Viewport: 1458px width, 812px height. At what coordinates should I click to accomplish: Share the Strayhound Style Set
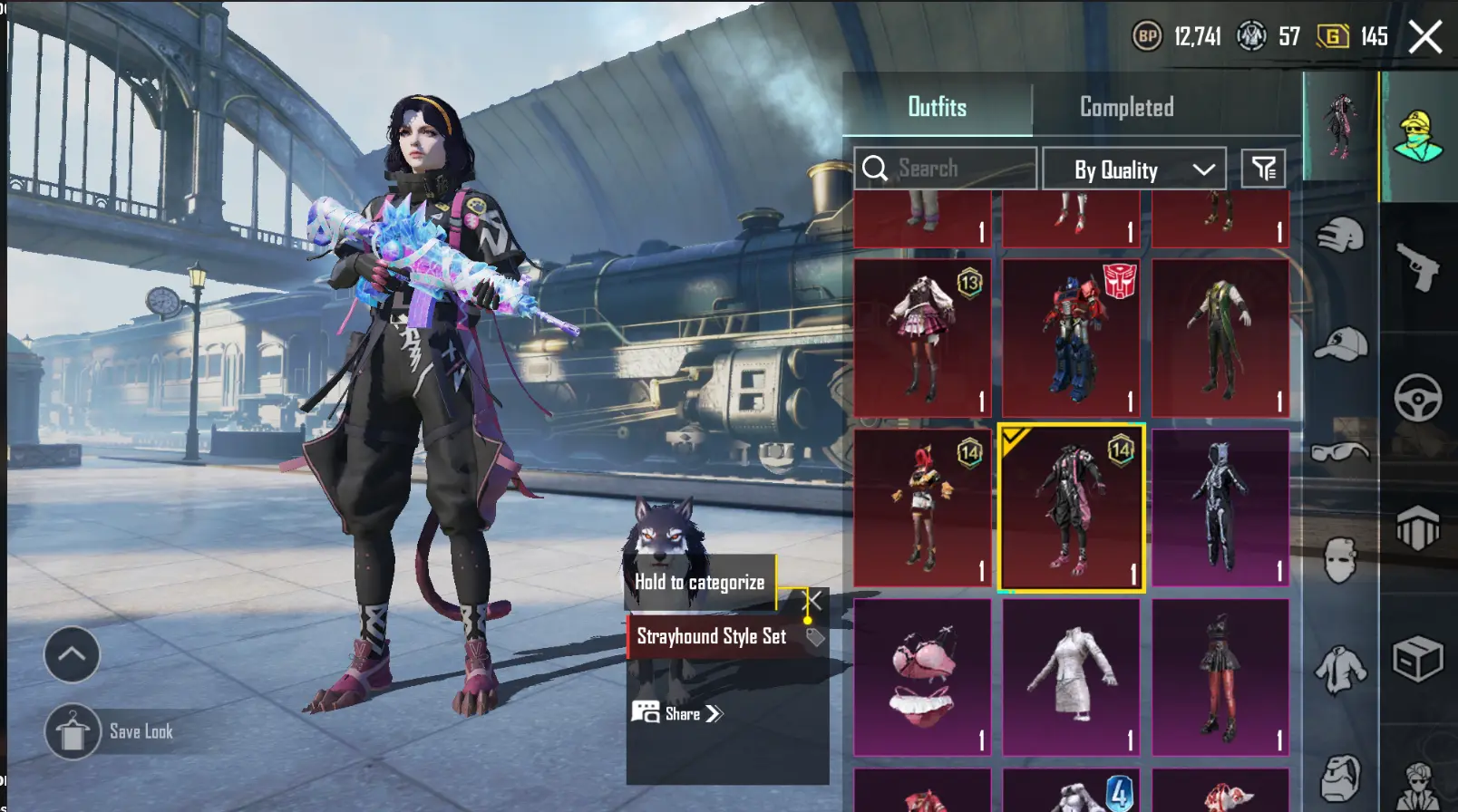[677, 713]
